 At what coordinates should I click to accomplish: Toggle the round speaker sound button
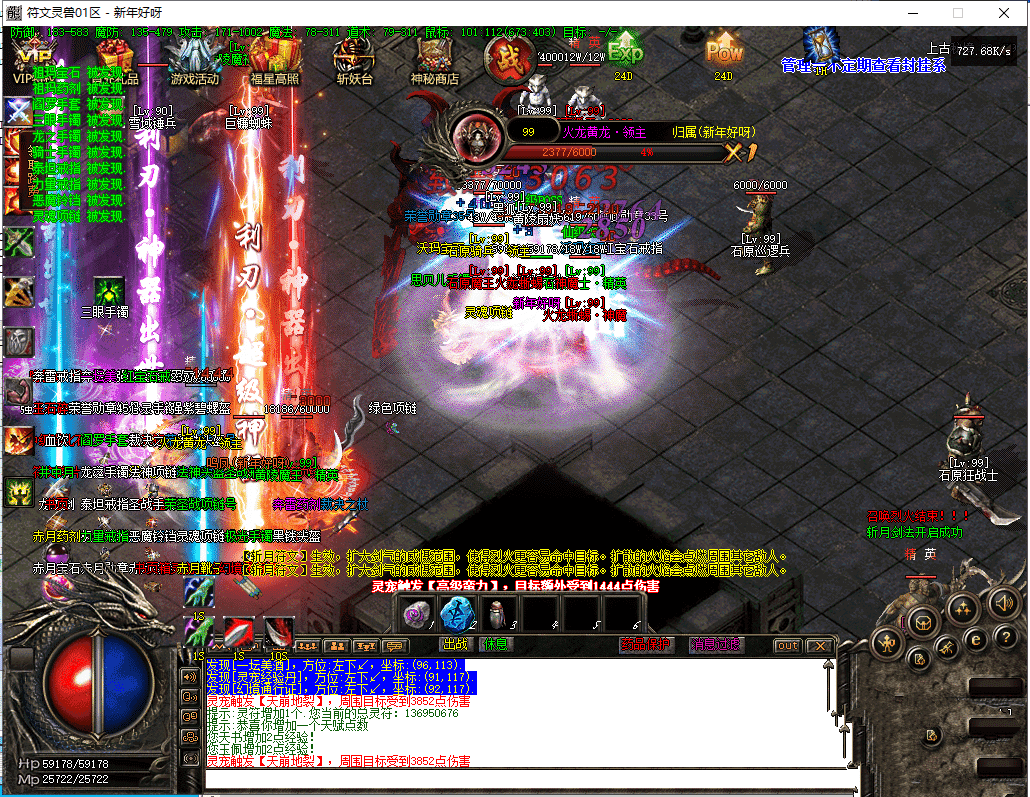[1002, 603]
